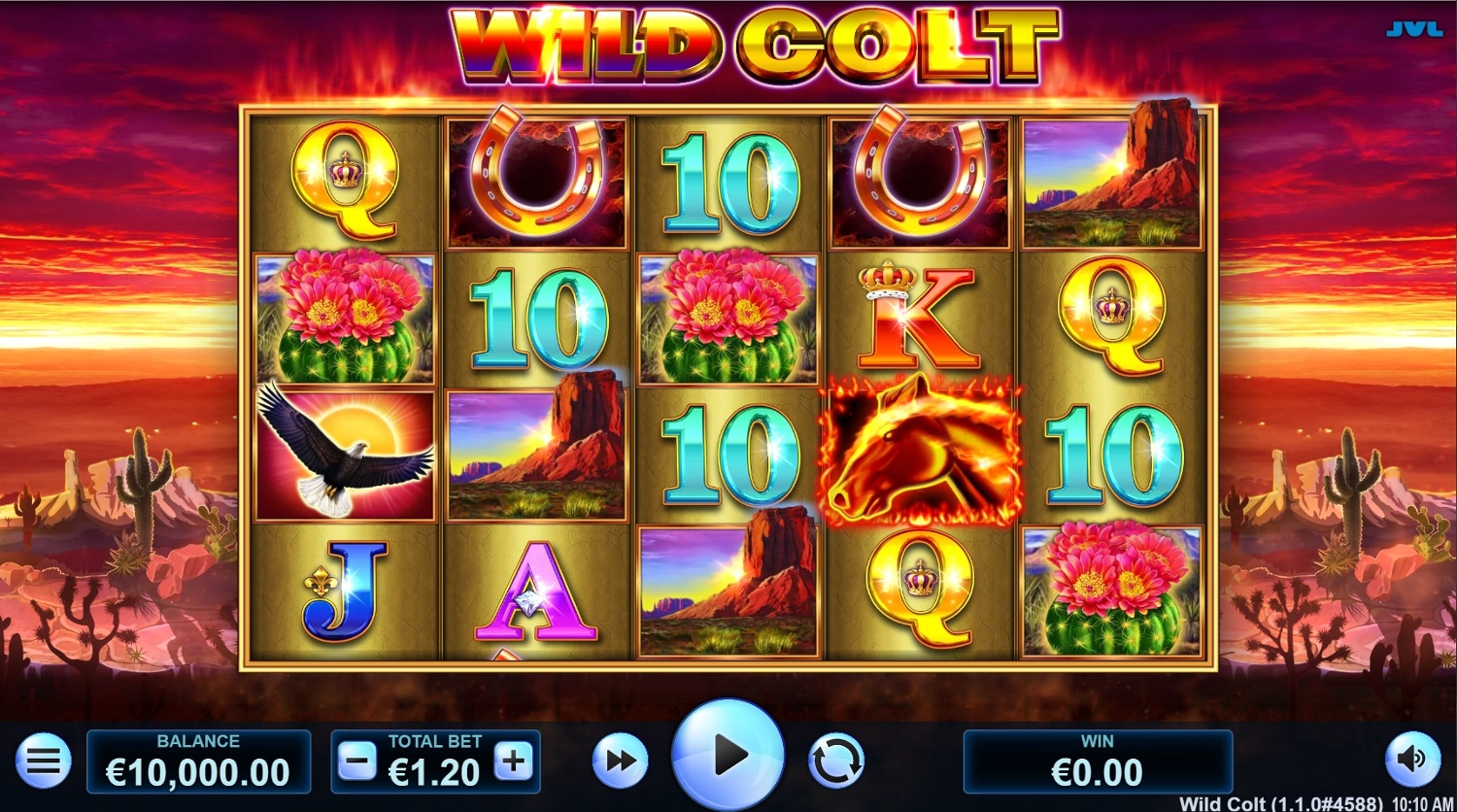Decrease the total bet with minus
This screenshot has width=1457, height=812.
tap(356, 762)
